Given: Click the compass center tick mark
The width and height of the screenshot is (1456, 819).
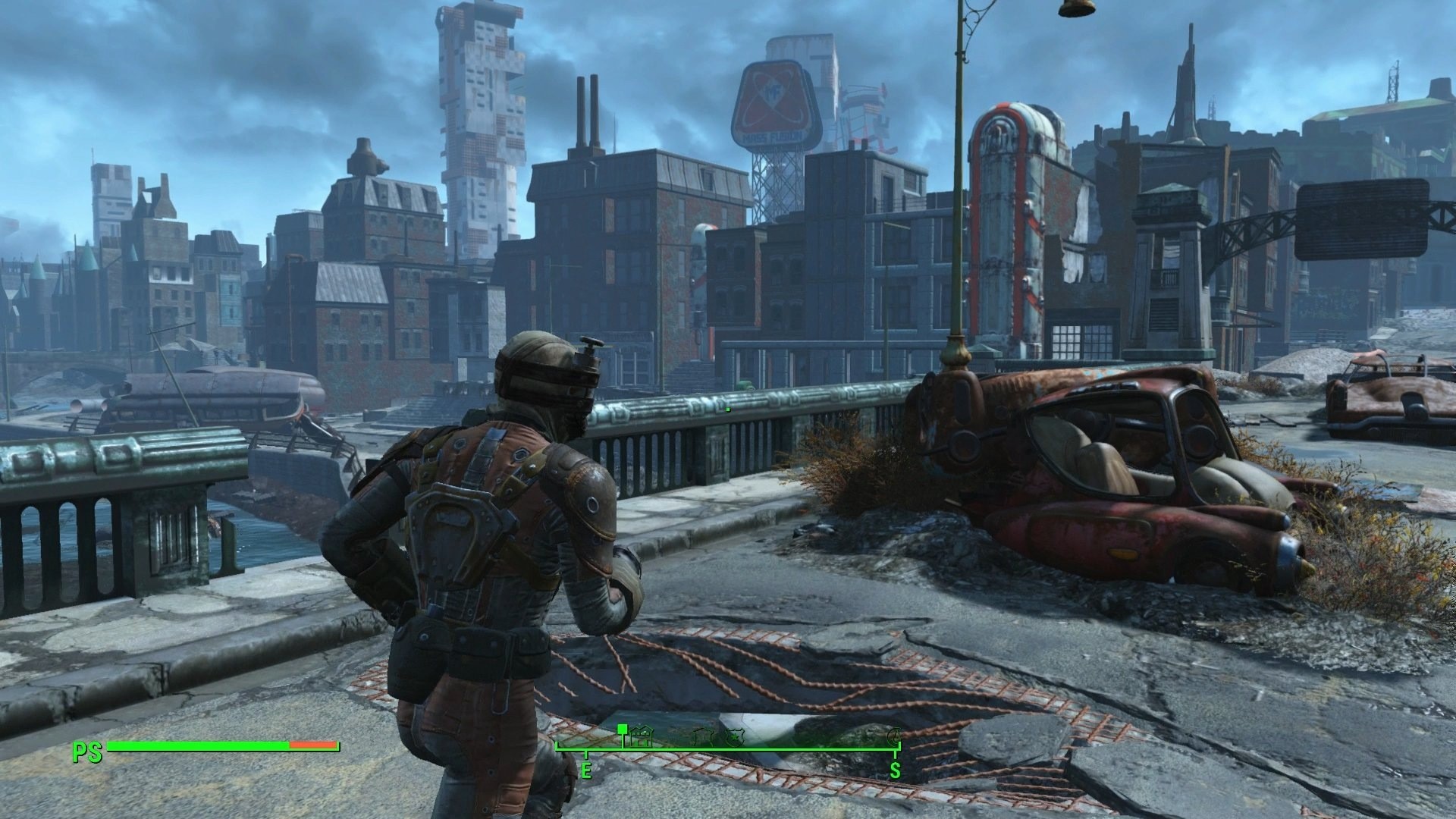Looking at the screenshot, I should pos(728,749).
